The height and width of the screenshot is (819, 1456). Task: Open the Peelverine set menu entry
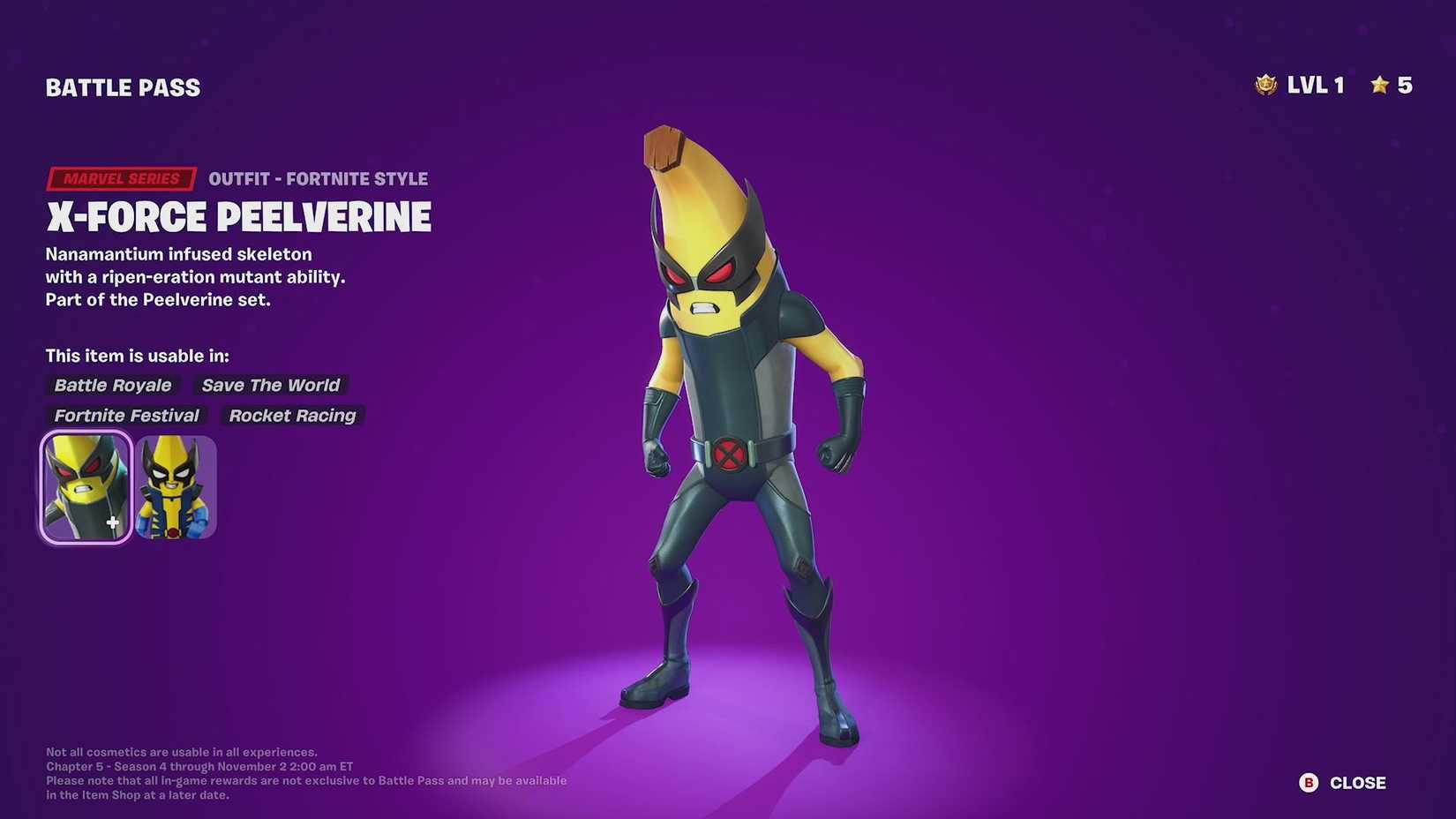tap(159, 300)
